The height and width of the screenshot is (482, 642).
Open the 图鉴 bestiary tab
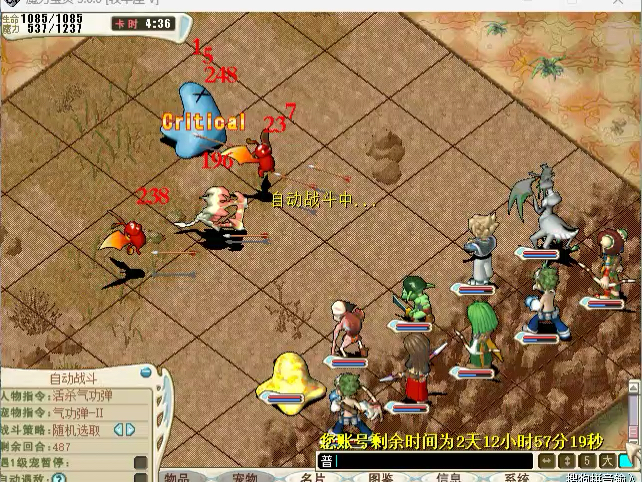(x=380, y=477)
